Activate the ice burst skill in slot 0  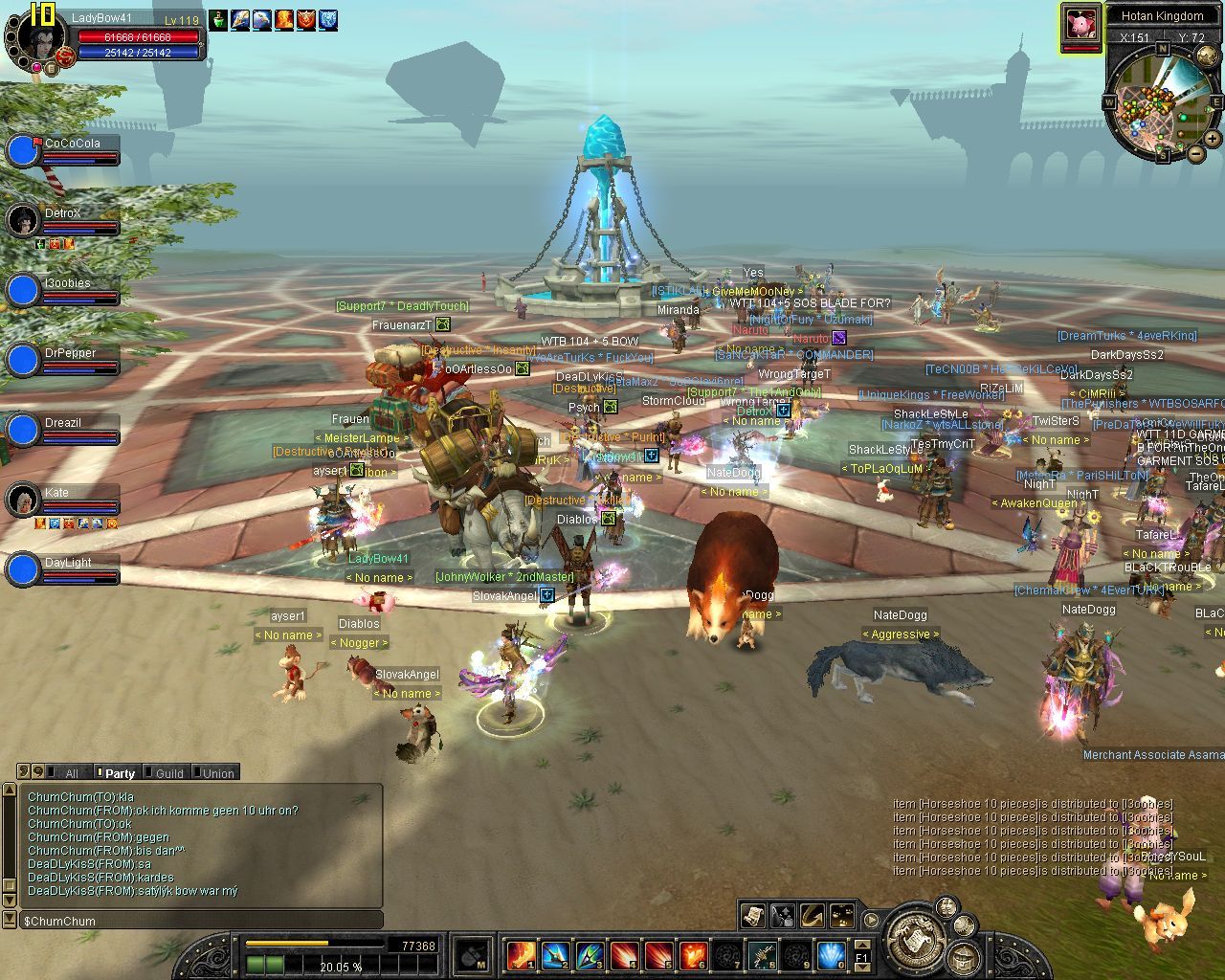click(830, 954)
